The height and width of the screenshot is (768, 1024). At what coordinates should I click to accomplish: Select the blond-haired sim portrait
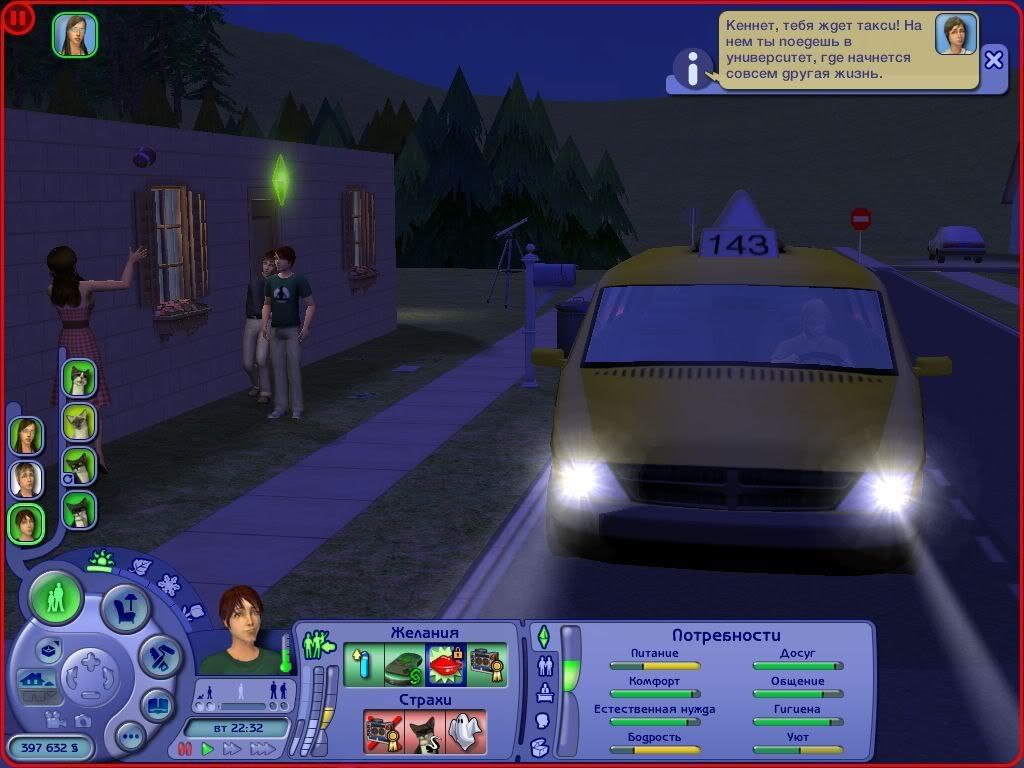[x=26, y=479]
